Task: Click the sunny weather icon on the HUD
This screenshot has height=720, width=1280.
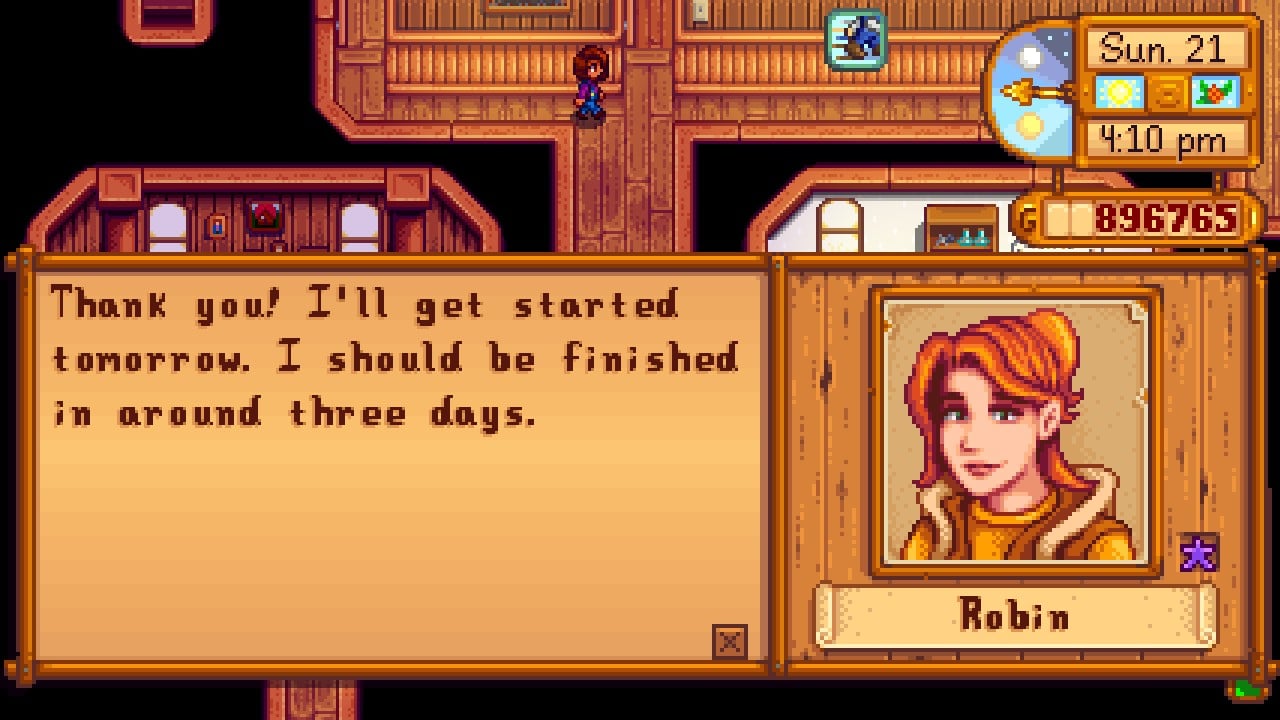Action: point(1118,91)
